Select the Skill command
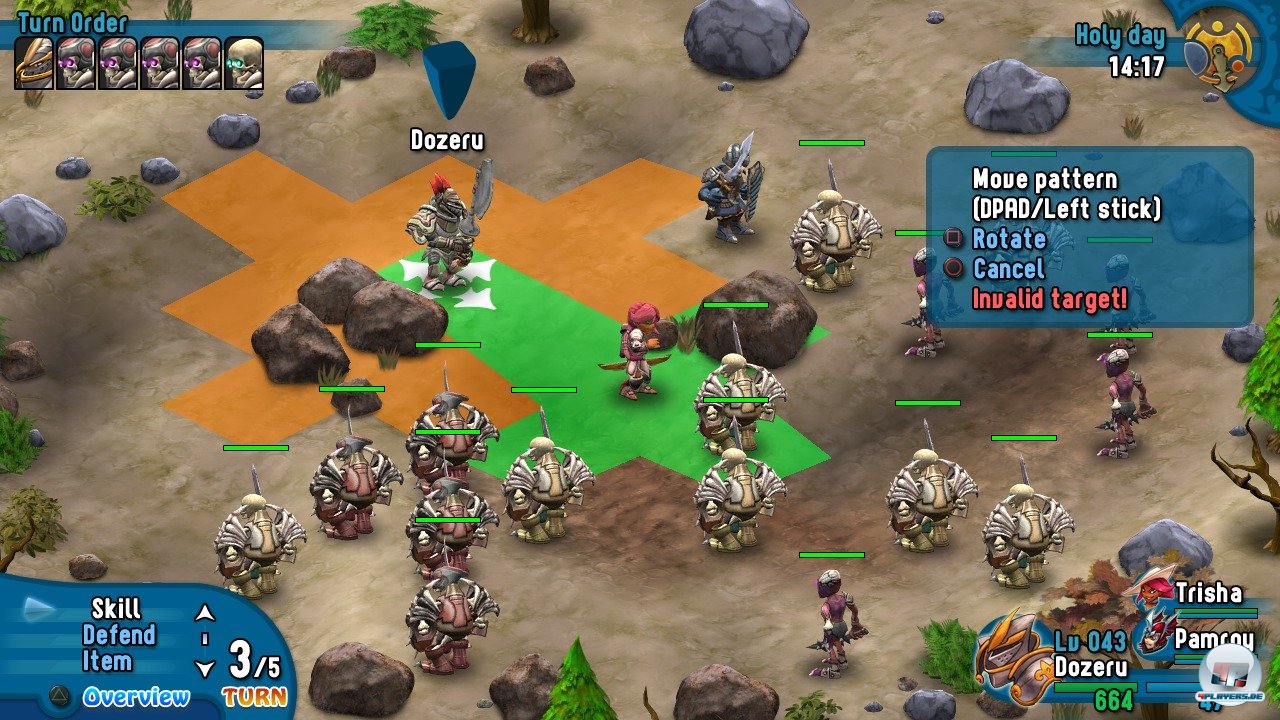Image resolution: width=1280 pixels, height=720 pixels. pos(116,609)
